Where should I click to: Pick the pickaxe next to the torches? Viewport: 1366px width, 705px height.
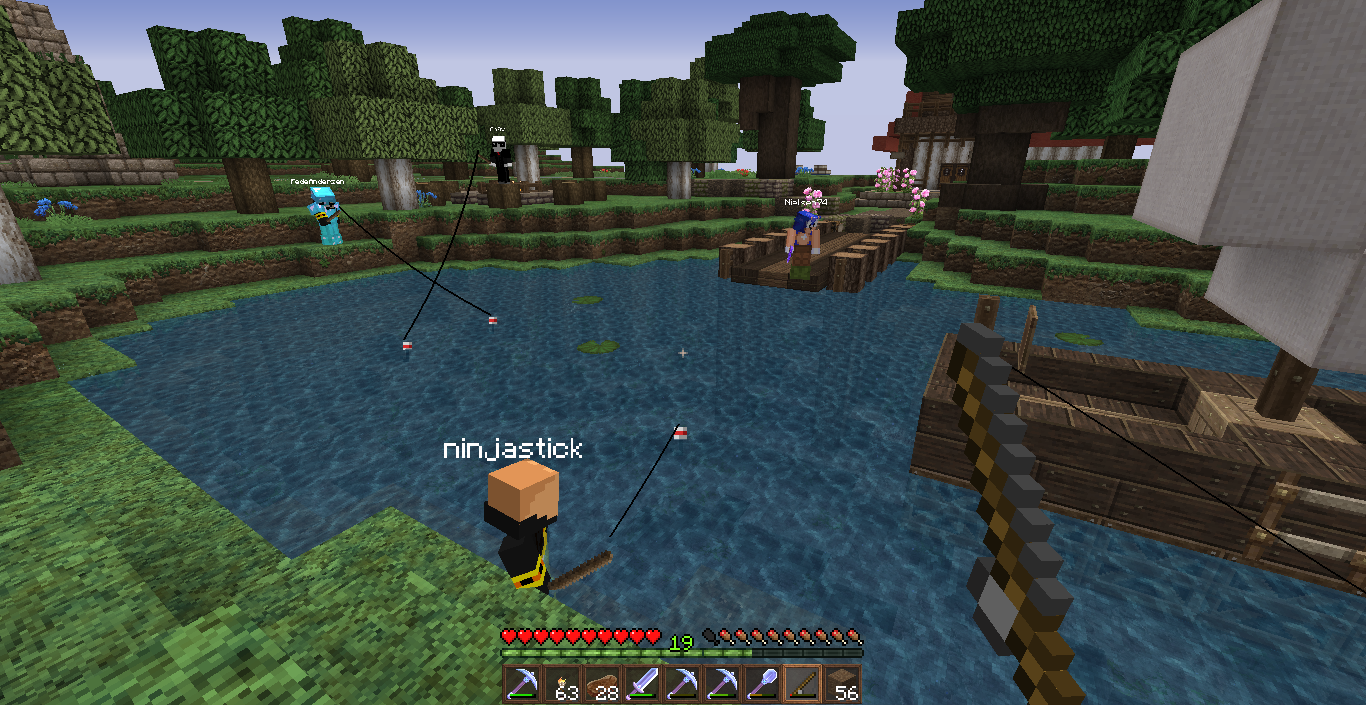[x=522, y=684]
